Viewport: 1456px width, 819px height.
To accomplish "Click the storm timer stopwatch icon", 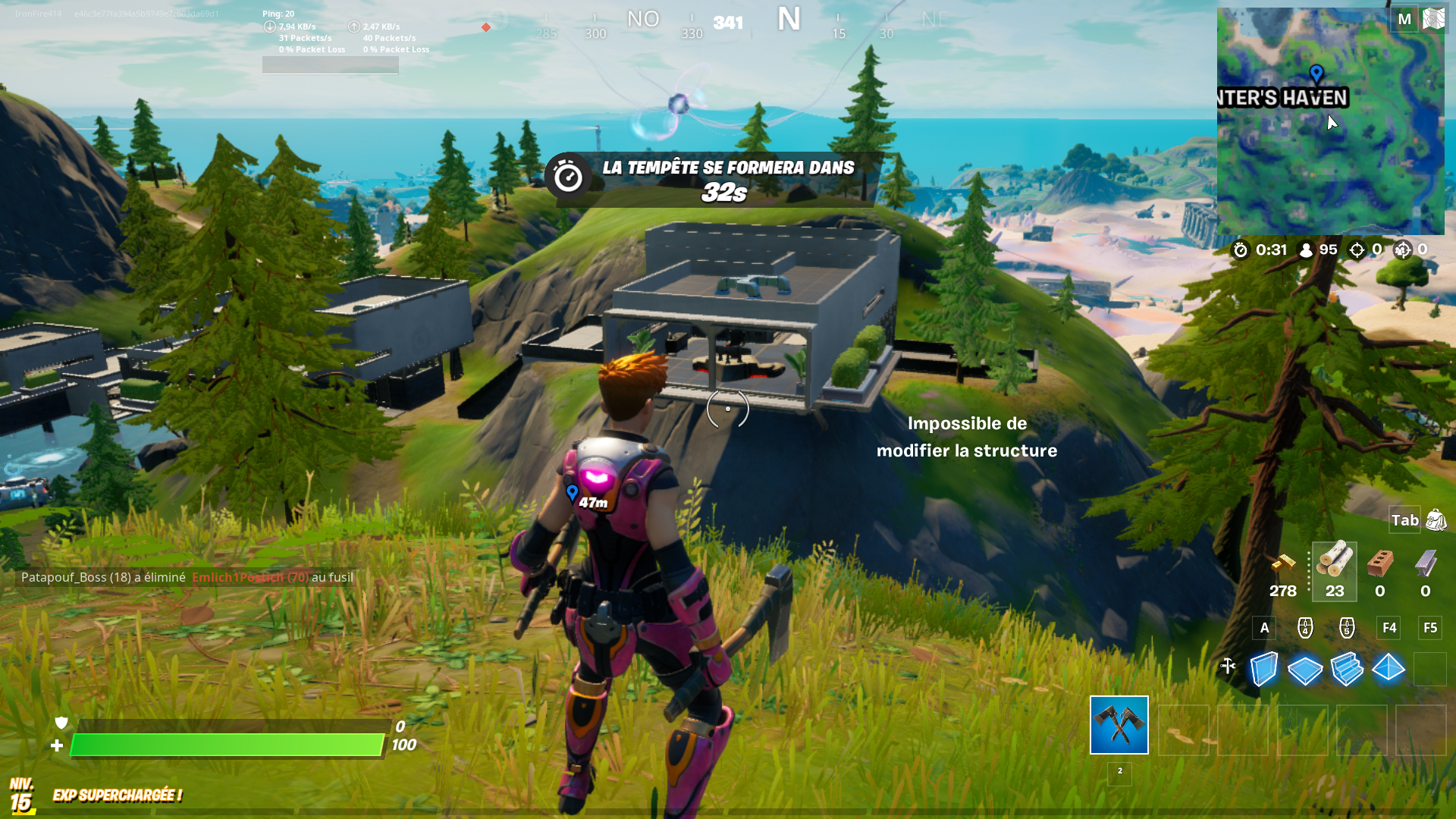I will (x=1241, y=250).
